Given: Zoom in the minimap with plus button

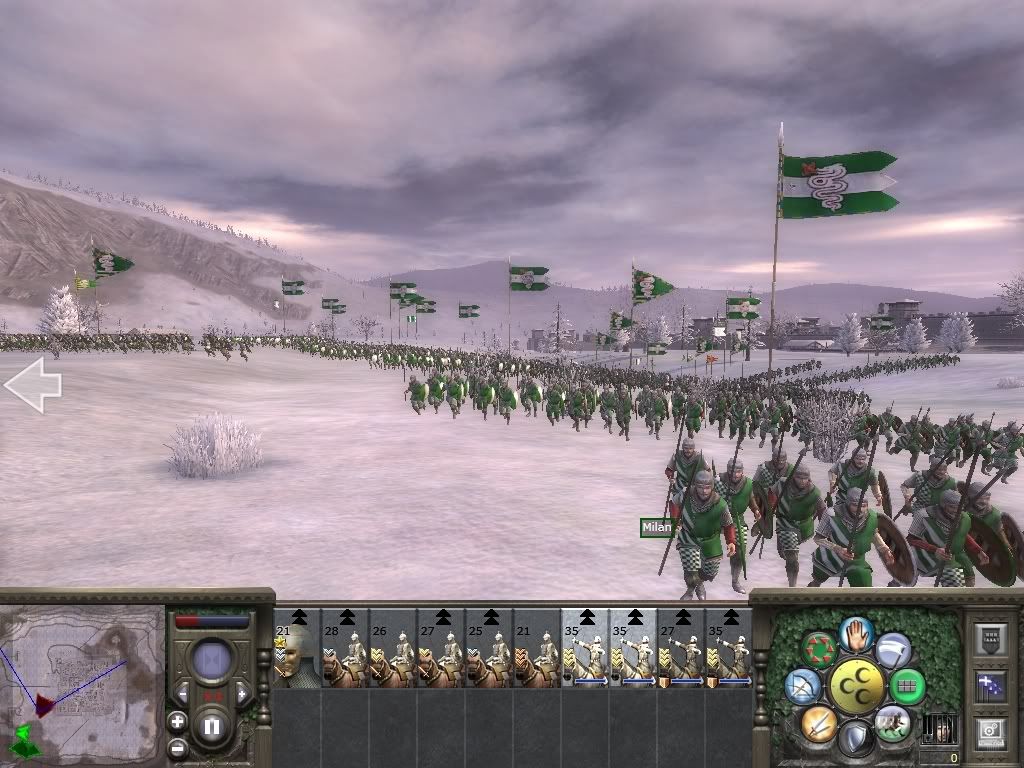Looking at the screenshot, I should (x=177, y=722).
